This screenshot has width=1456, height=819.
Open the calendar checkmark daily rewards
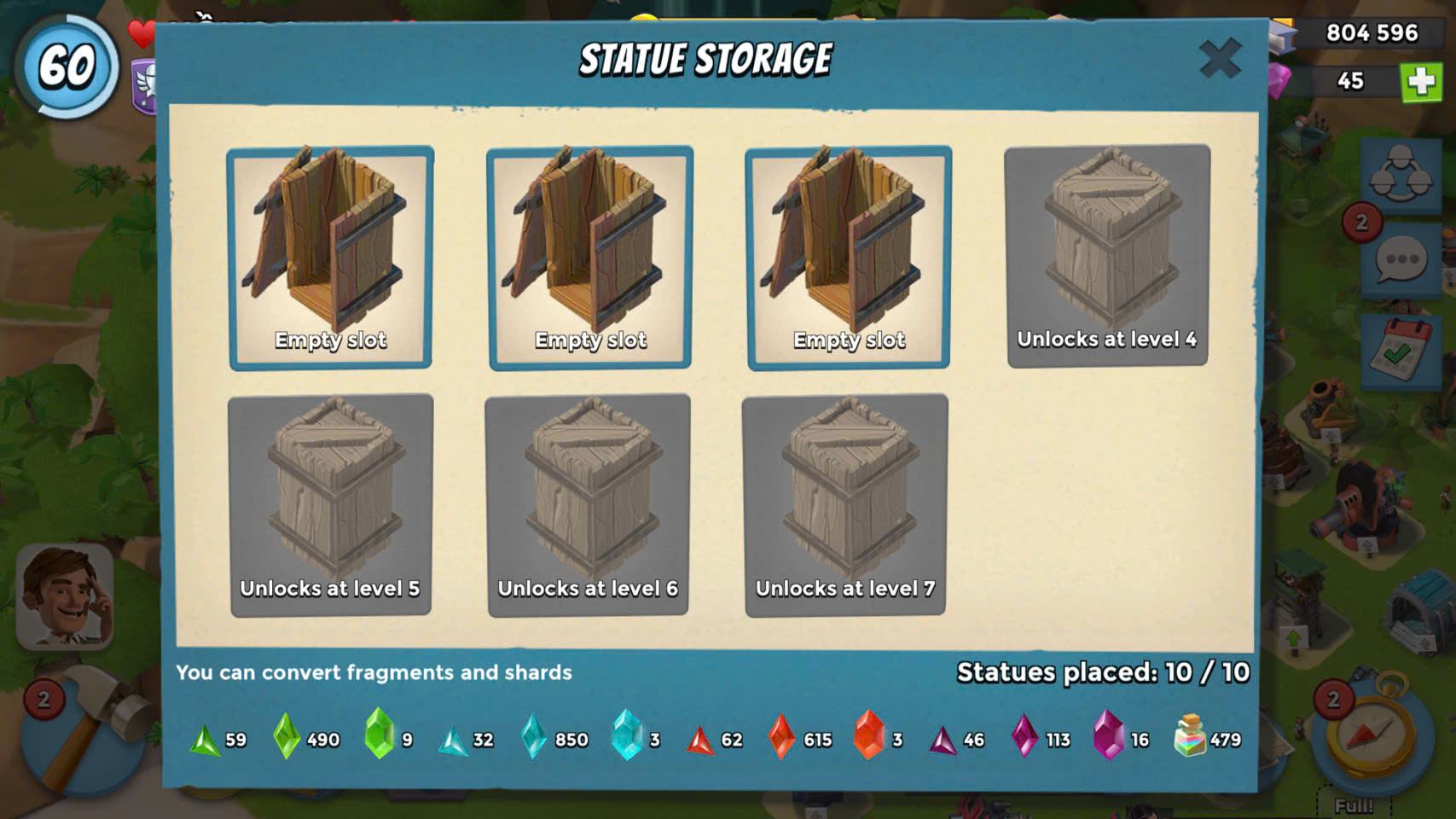pyautogui.click(x=1401, y=351)
